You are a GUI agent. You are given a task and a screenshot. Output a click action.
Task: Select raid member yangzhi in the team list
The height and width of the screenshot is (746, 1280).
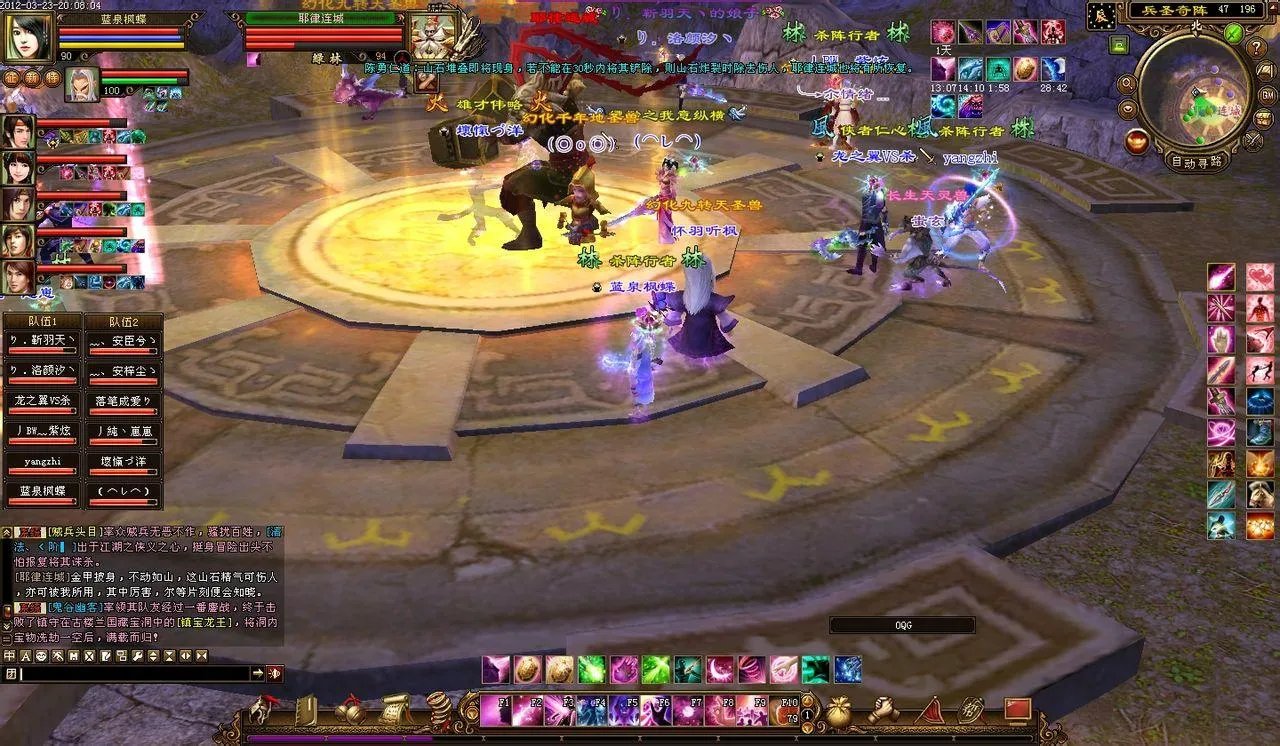[x=41, y=464]
